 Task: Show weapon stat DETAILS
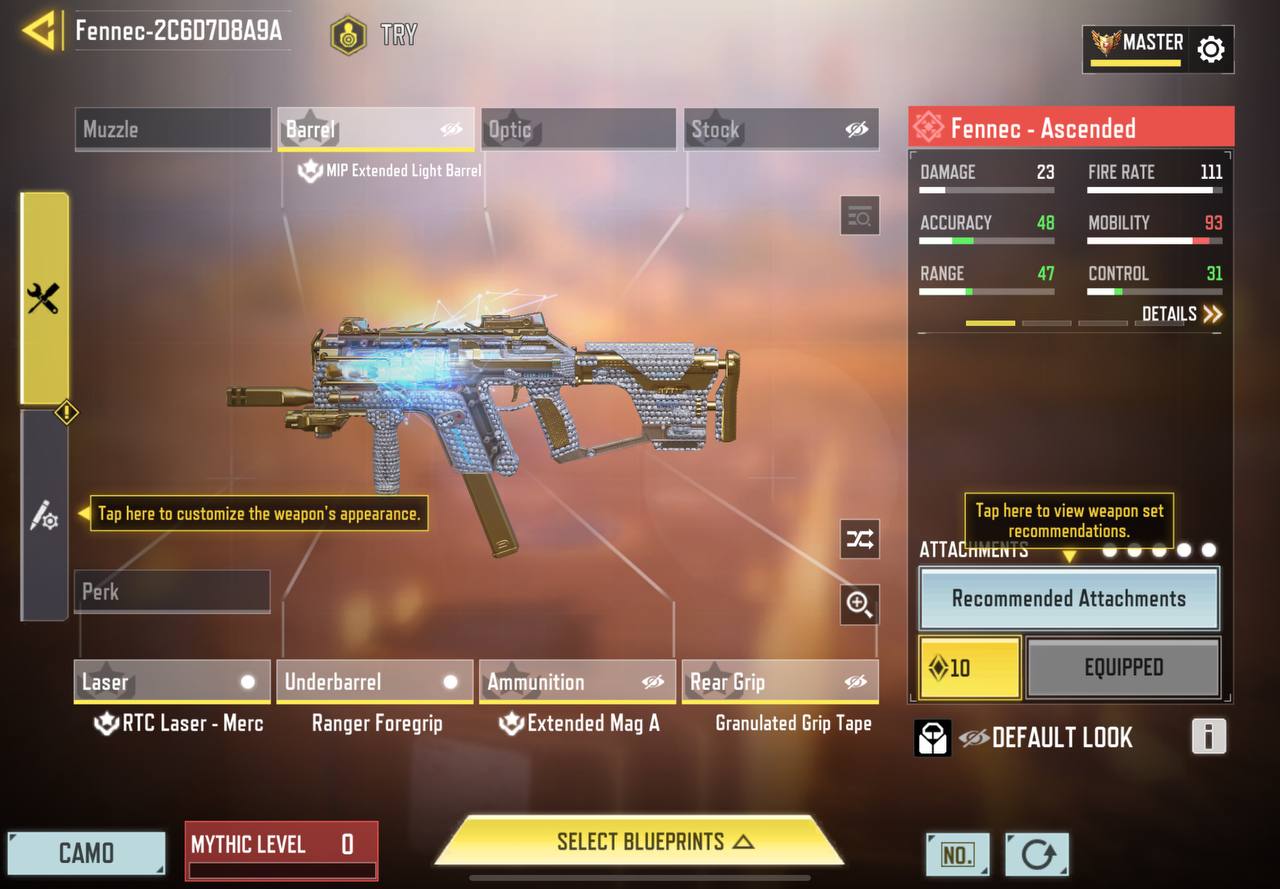point(1181,314)
